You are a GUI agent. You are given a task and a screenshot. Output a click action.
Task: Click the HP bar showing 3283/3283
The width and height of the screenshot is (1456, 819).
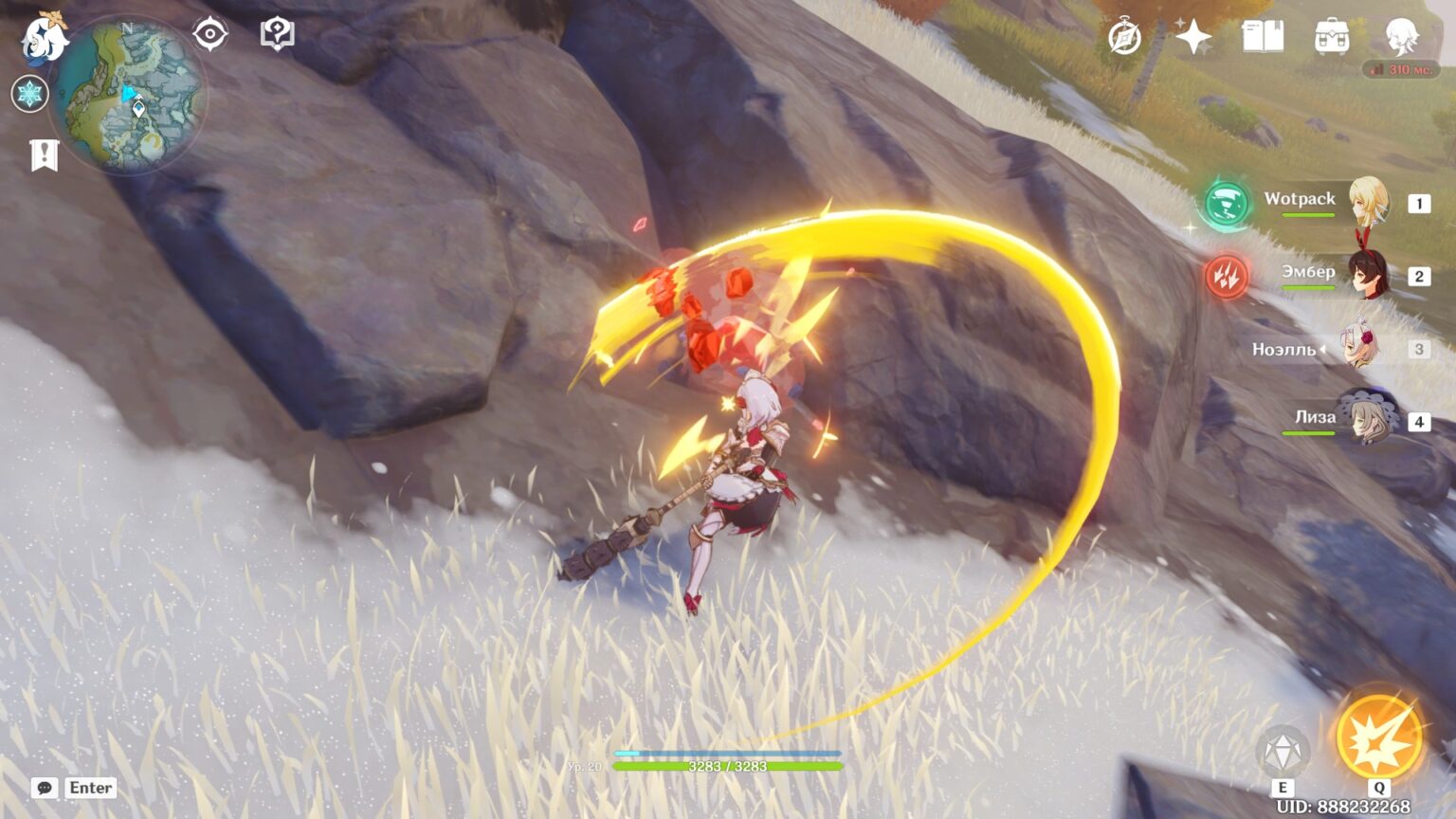click(x=728, y=764)
